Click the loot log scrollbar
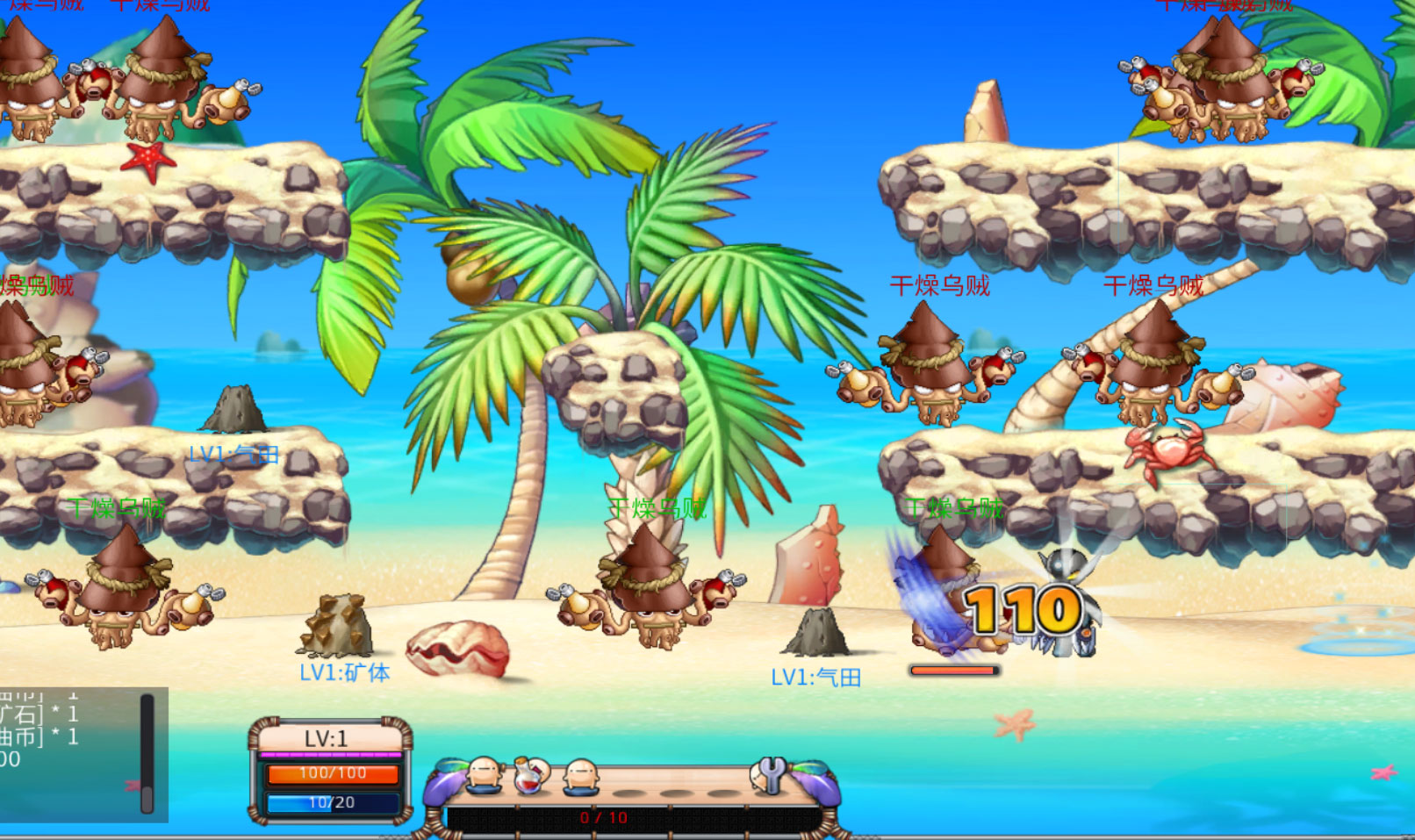Viewport: 1415px width, 840px height. click(x=147, y=753)
